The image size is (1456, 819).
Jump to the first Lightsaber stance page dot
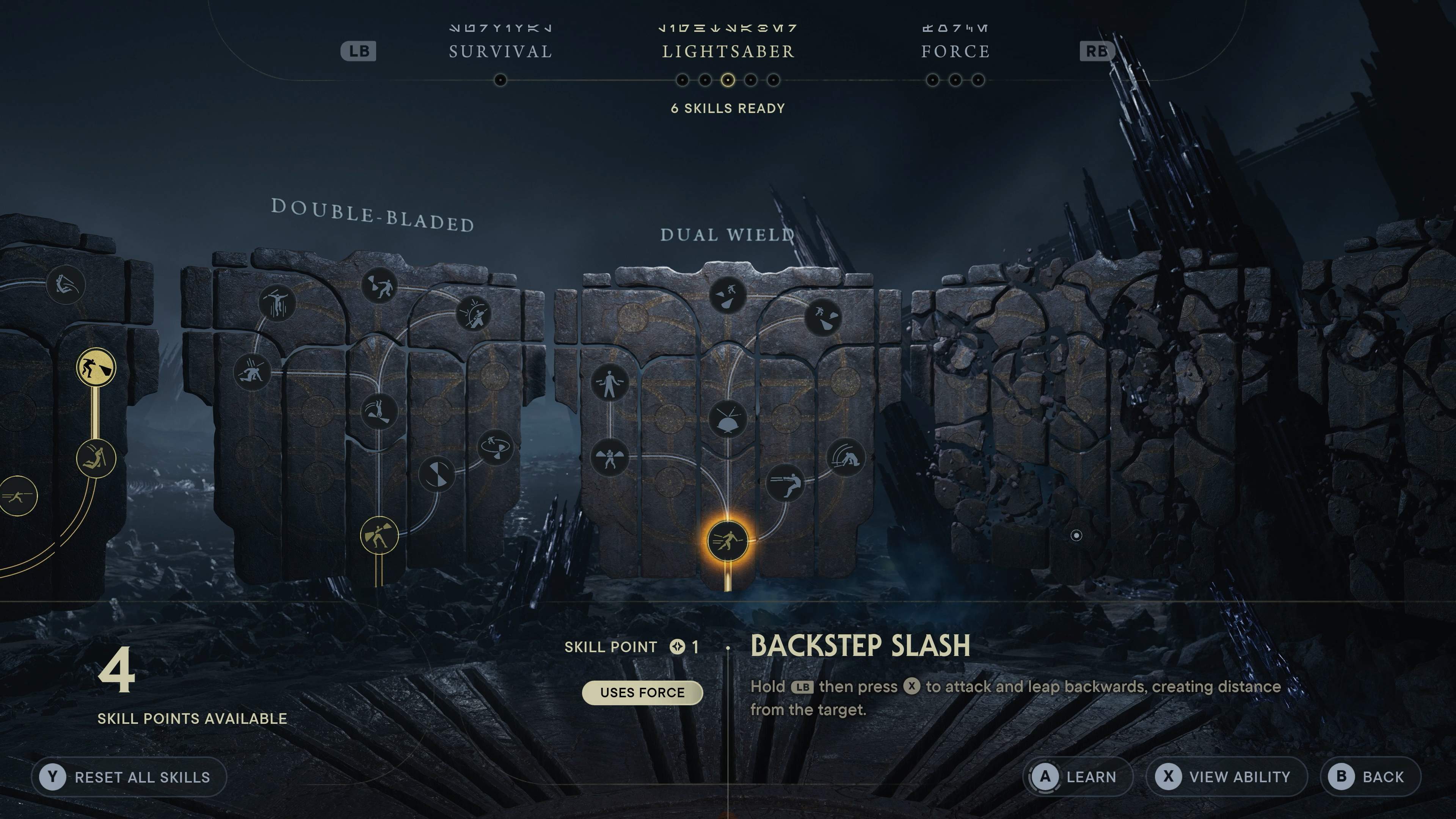(682, 80)
